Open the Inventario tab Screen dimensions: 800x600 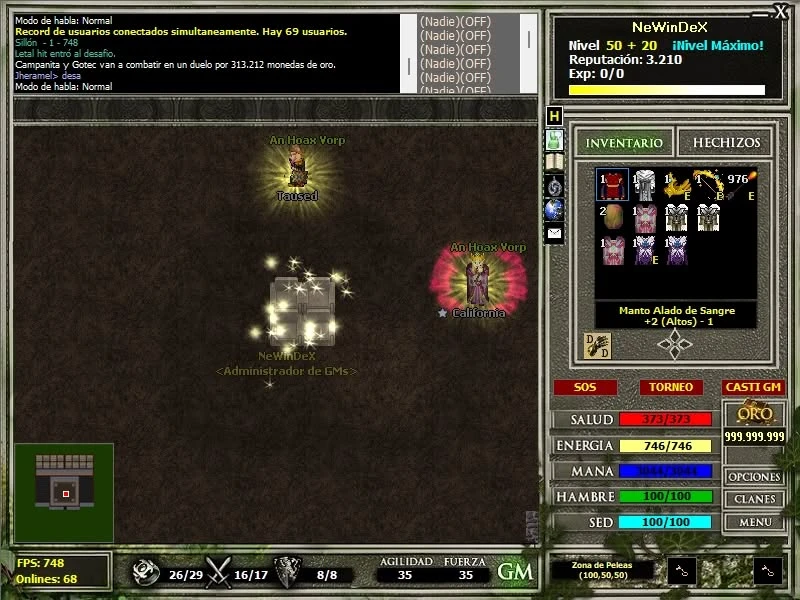[624, 143]
